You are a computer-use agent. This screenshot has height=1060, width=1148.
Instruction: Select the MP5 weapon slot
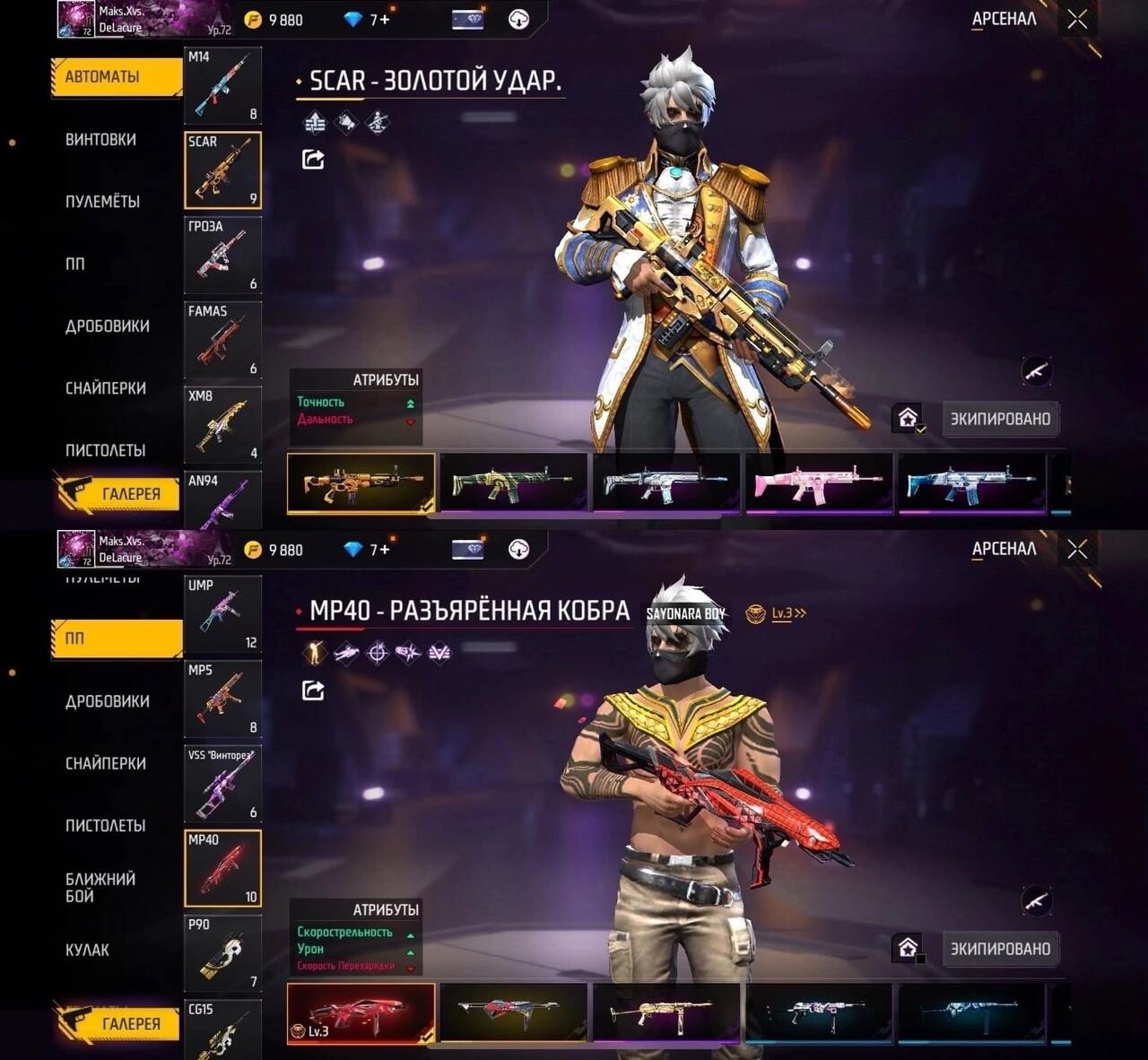tap(222, 699)
